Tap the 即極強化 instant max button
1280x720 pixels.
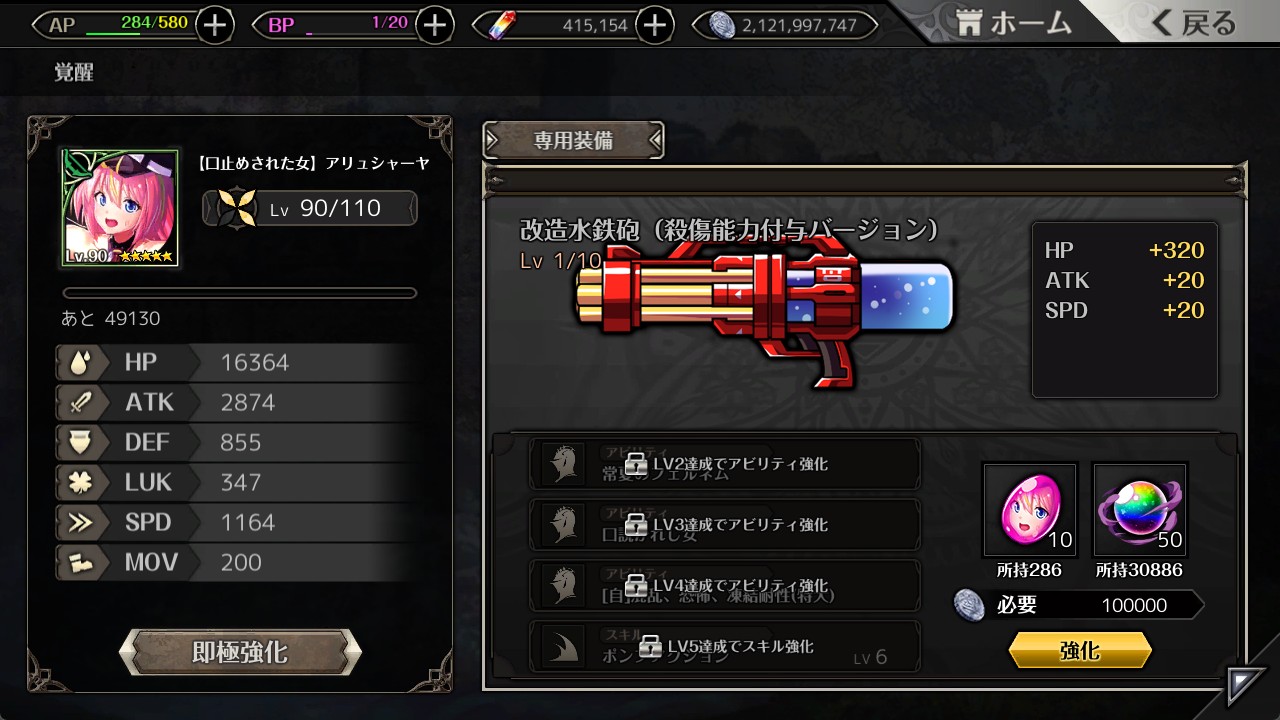240,653
